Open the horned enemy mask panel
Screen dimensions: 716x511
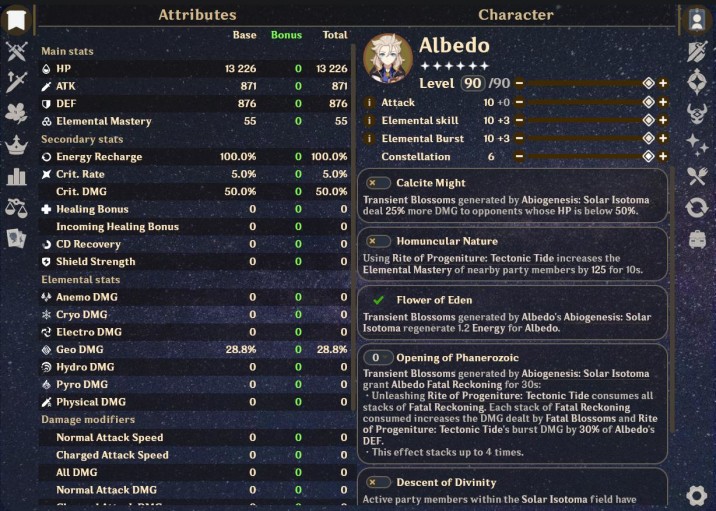[697, 113]
